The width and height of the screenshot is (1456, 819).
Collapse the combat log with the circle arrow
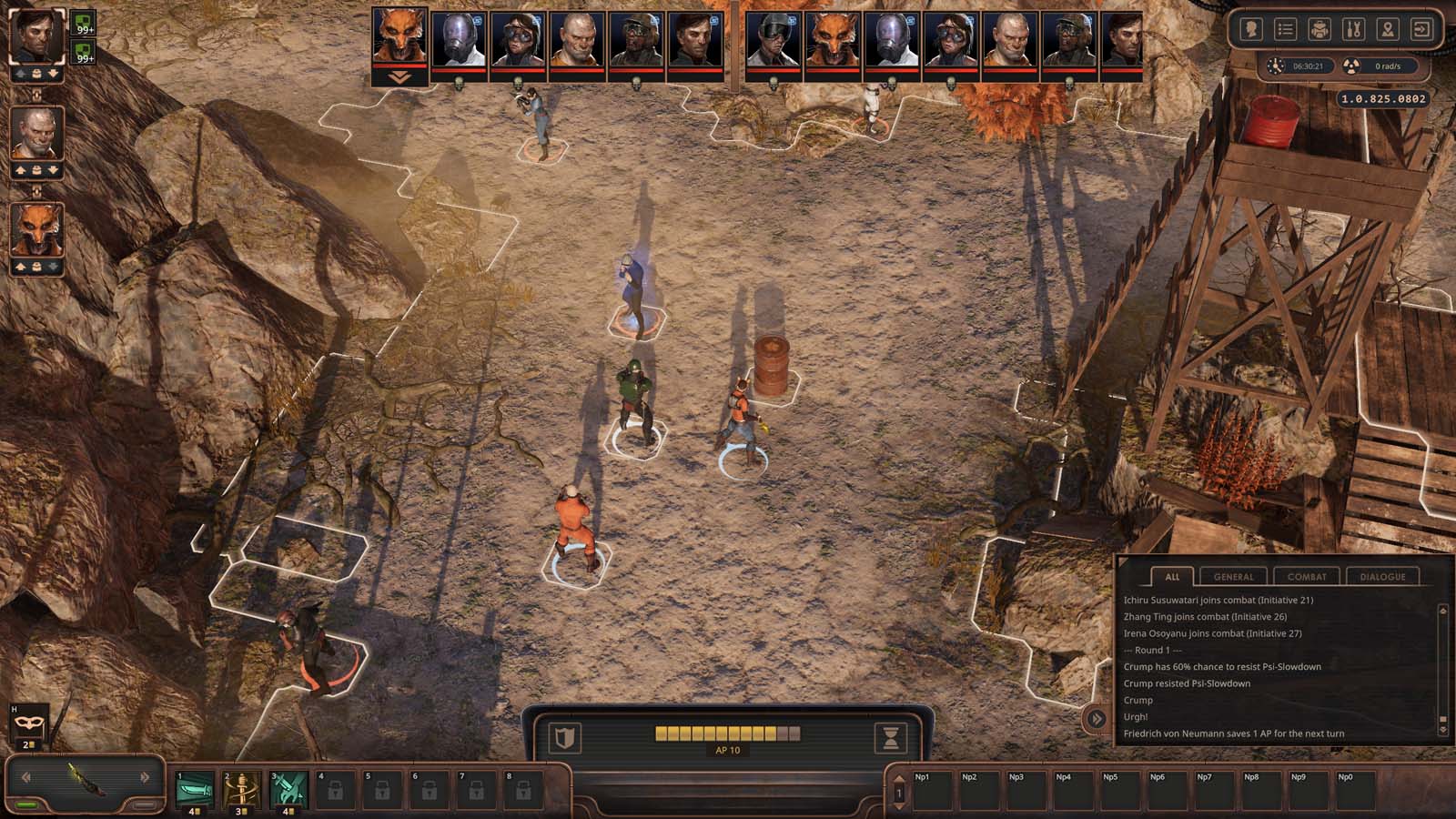tap(1097, 718)
